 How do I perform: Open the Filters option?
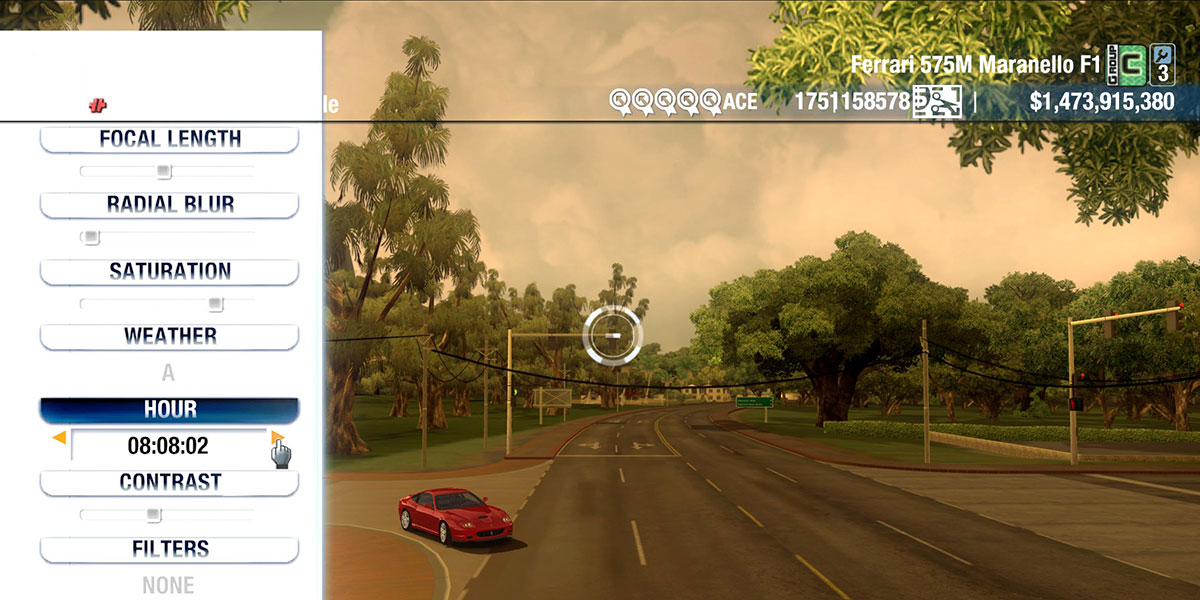[x=169, y=549]
